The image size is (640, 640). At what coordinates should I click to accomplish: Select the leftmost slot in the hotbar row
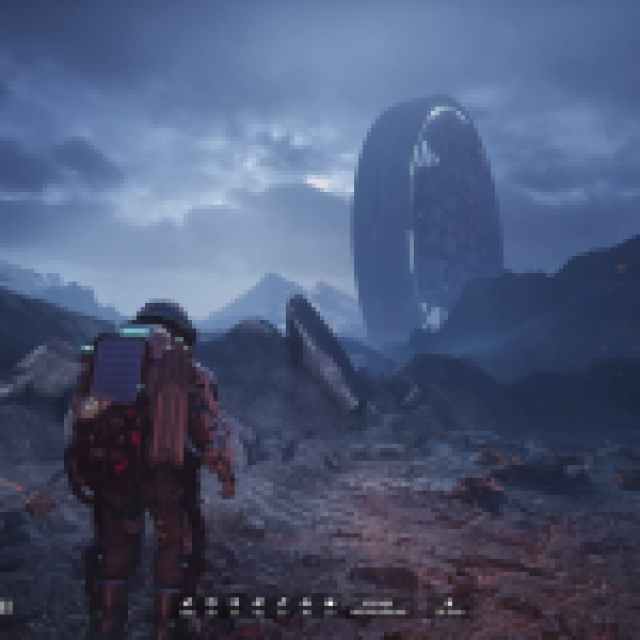point(187,602)
